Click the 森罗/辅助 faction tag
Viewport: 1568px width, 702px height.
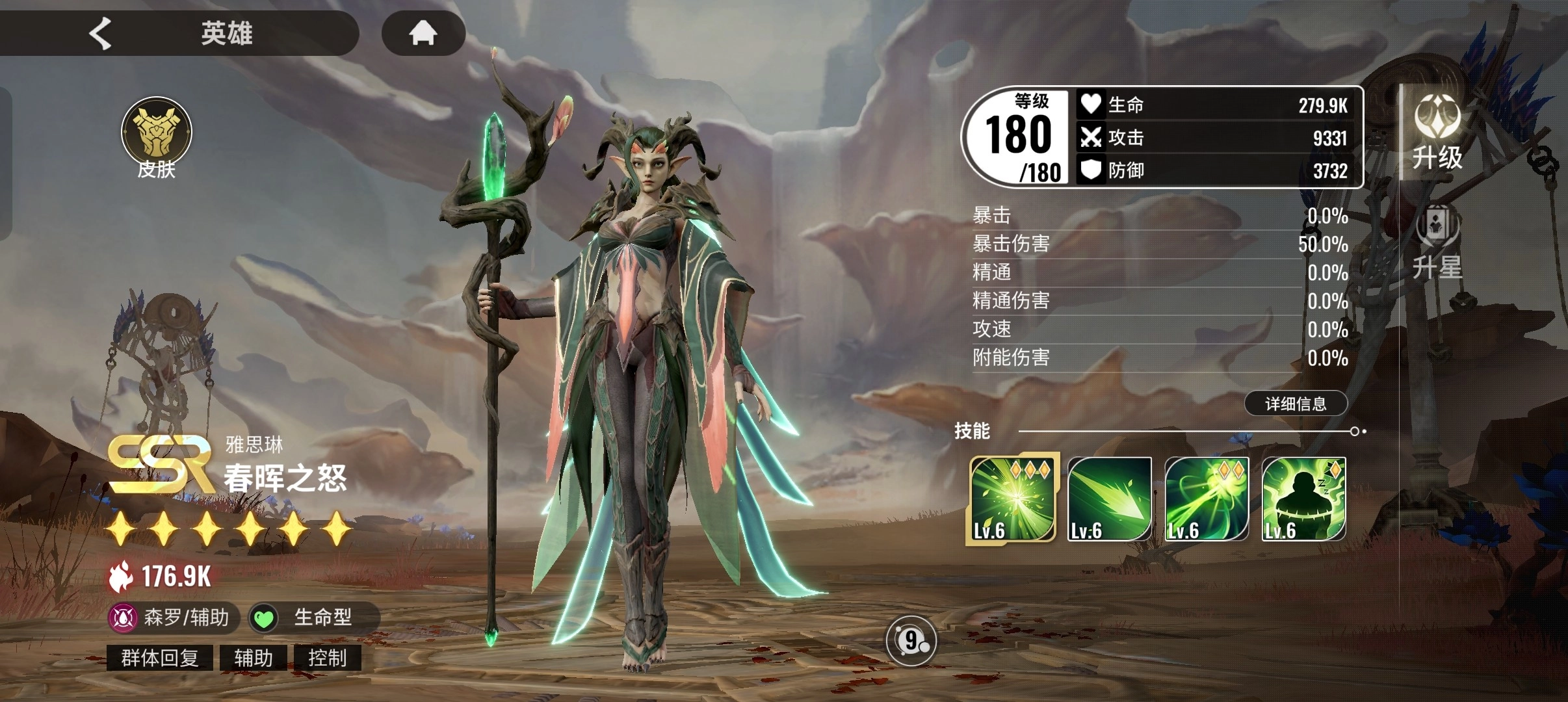click(x=173, y=617)
